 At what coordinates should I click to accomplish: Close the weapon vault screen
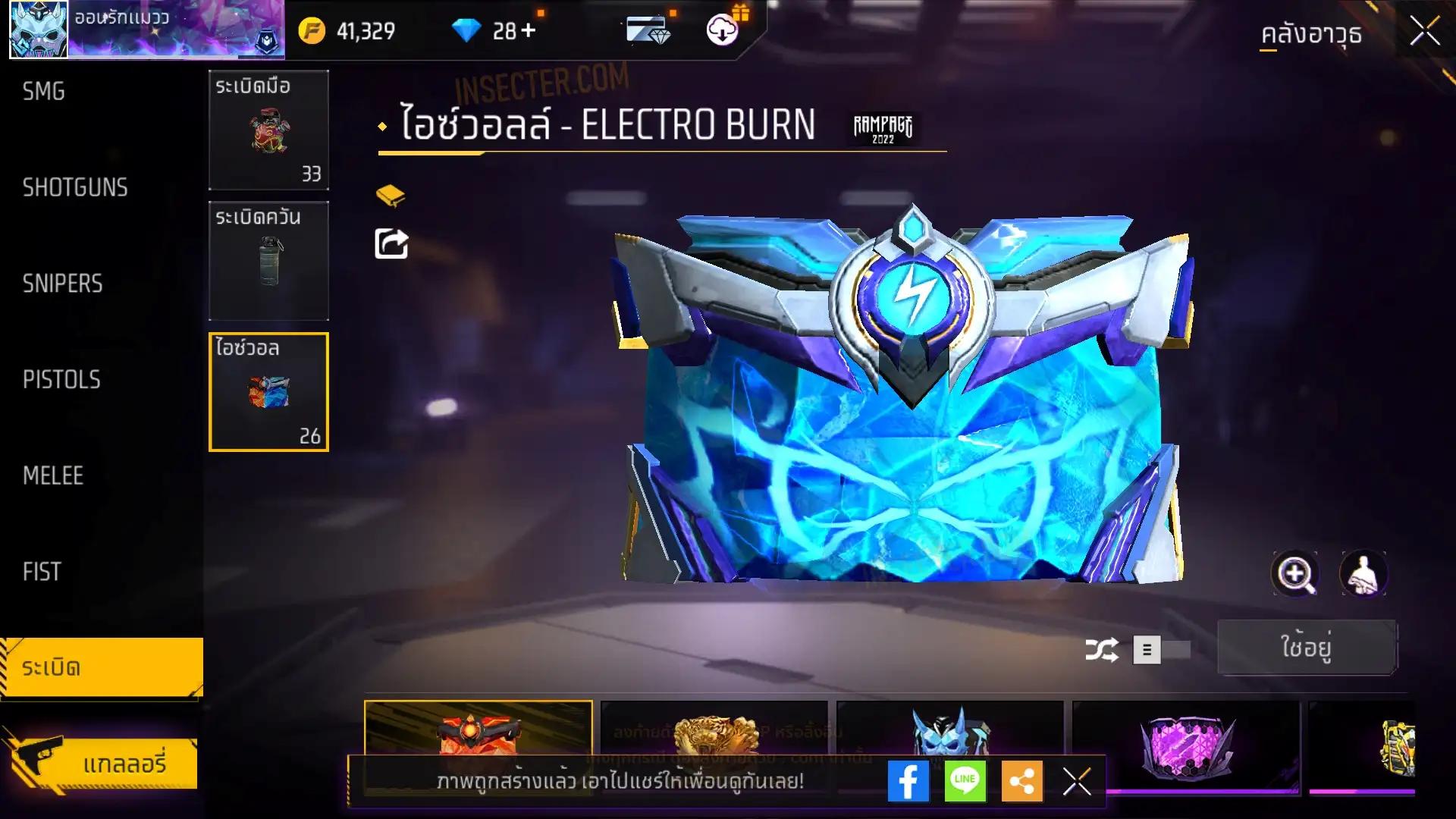(1424, 32)
